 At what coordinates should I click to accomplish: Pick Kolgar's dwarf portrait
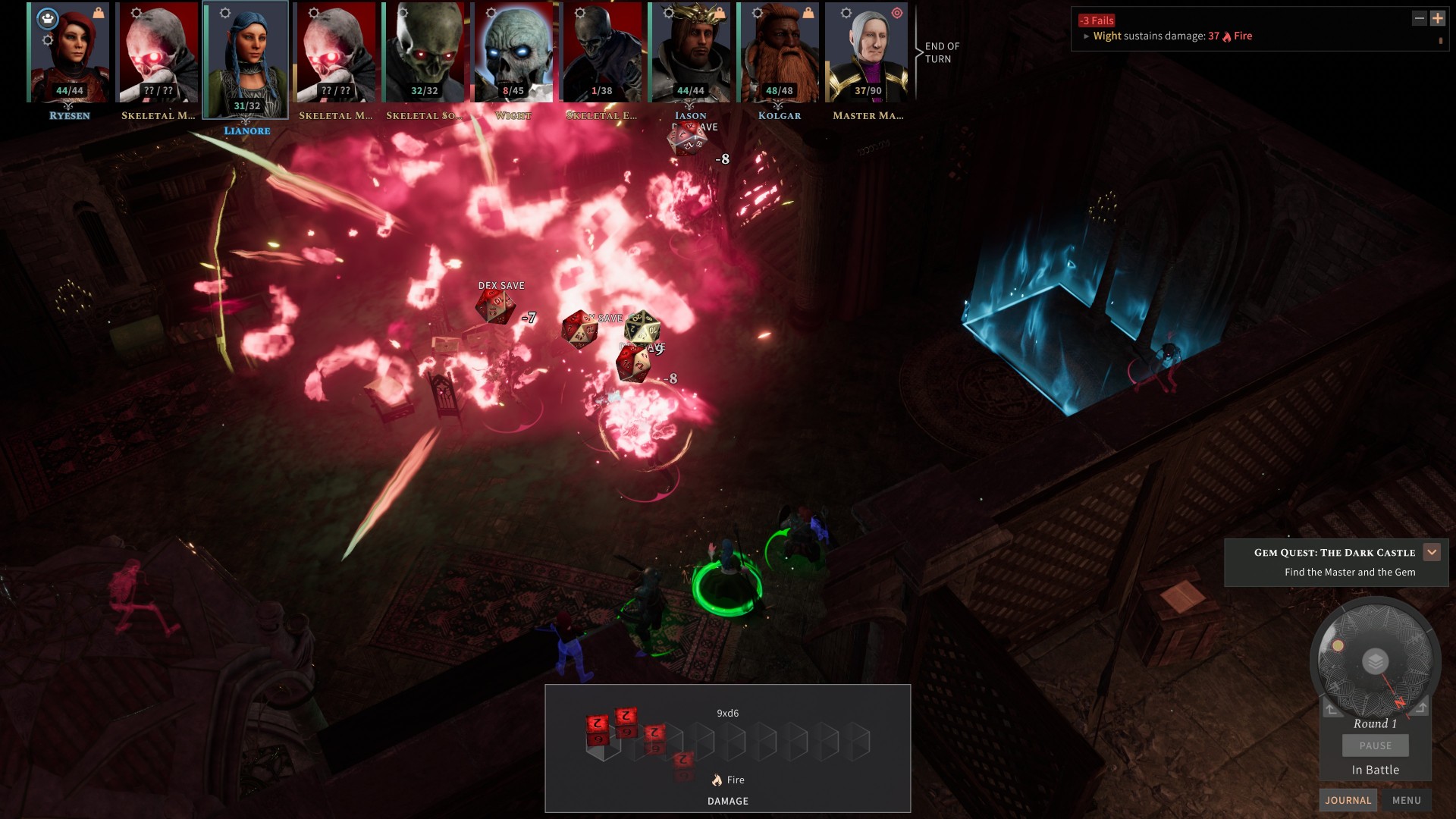pyautogui.click(x=779, y=53)
